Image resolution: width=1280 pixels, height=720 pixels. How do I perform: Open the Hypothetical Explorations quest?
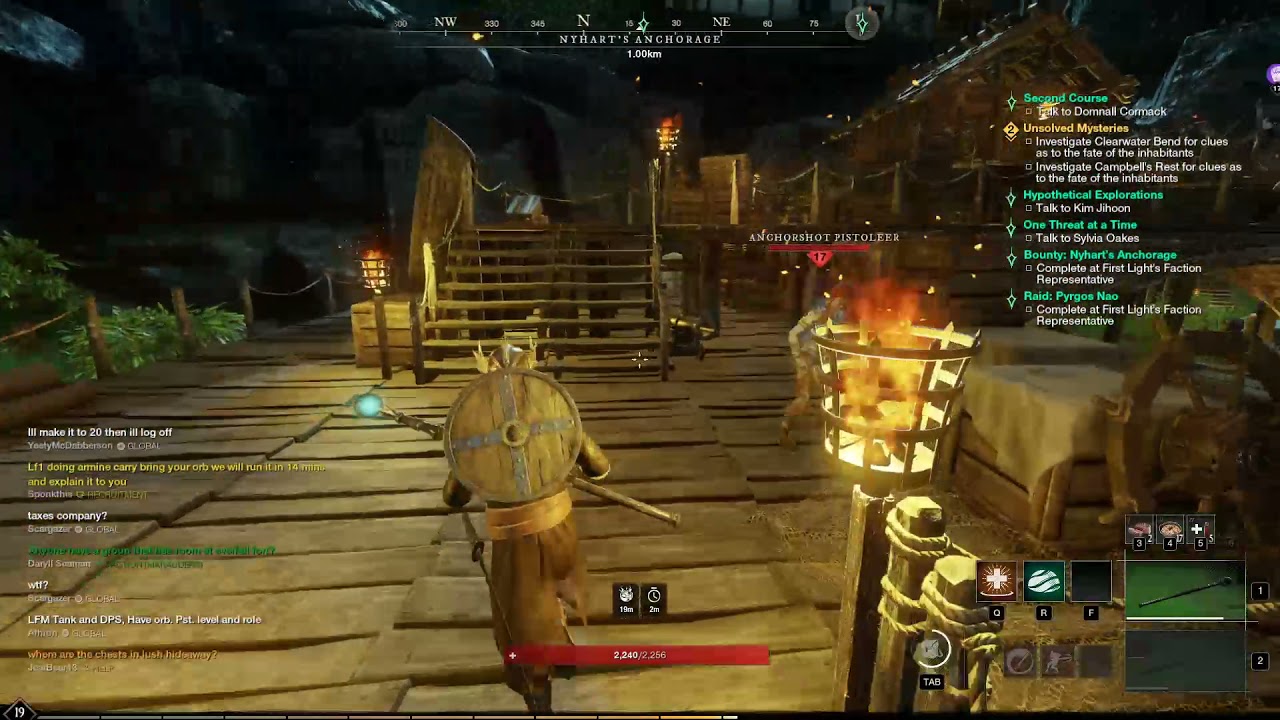(x=1092, y=195)
